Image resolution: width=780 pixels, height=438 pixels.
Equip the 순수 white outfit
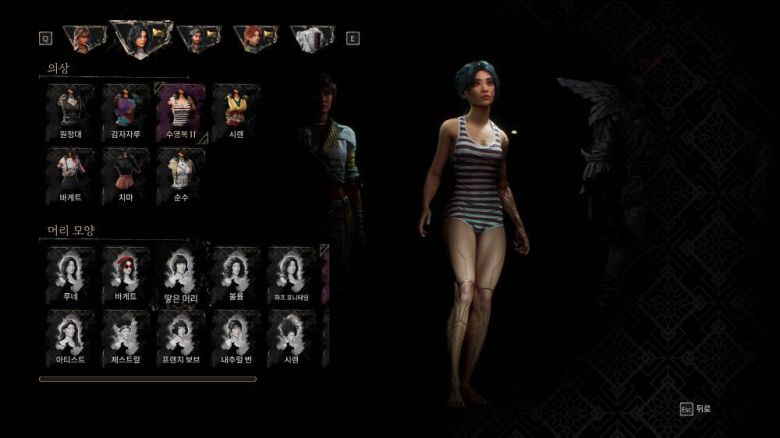tap(181, 174)
